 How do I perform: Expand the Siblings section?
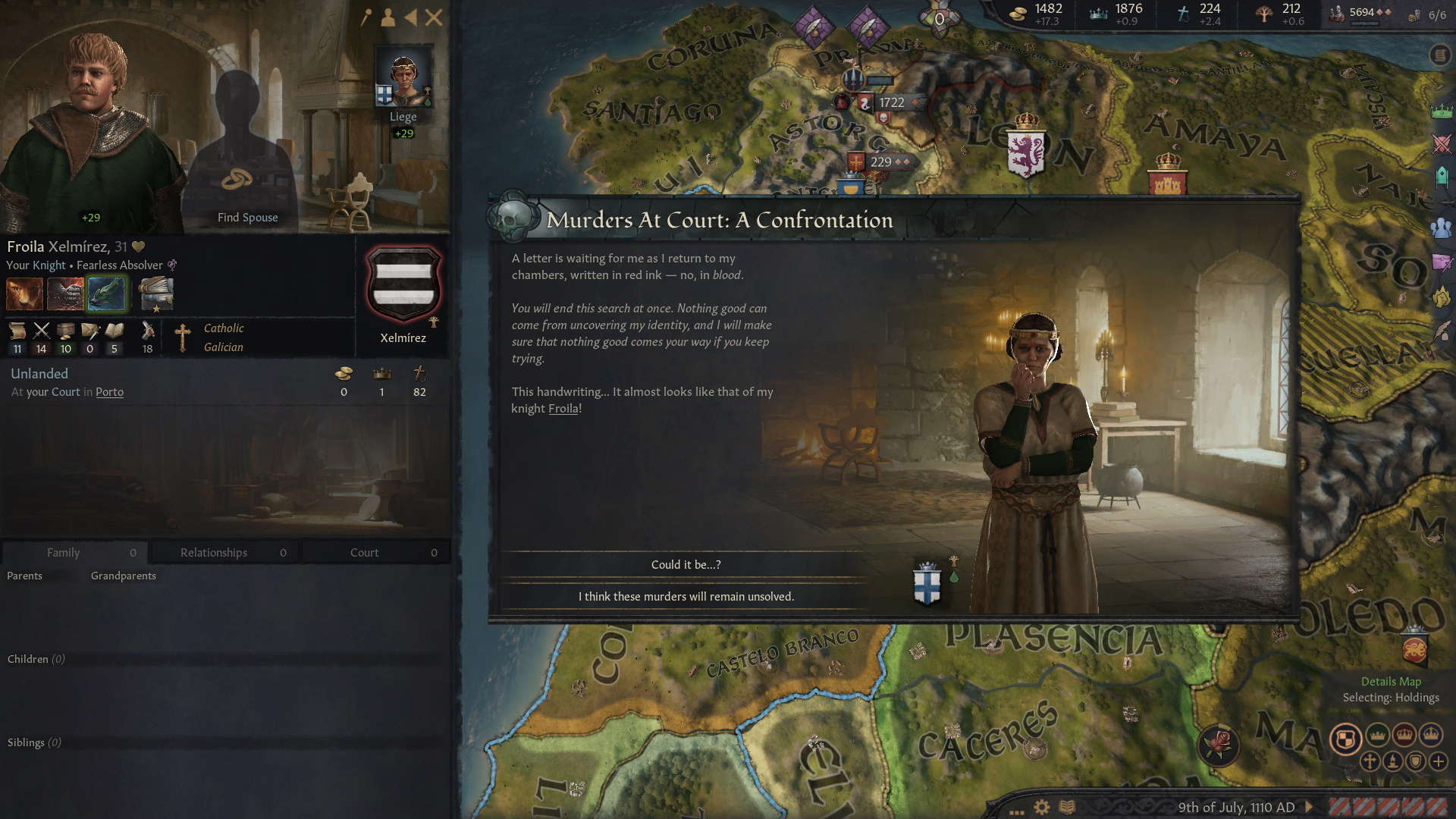coord(34,742)
